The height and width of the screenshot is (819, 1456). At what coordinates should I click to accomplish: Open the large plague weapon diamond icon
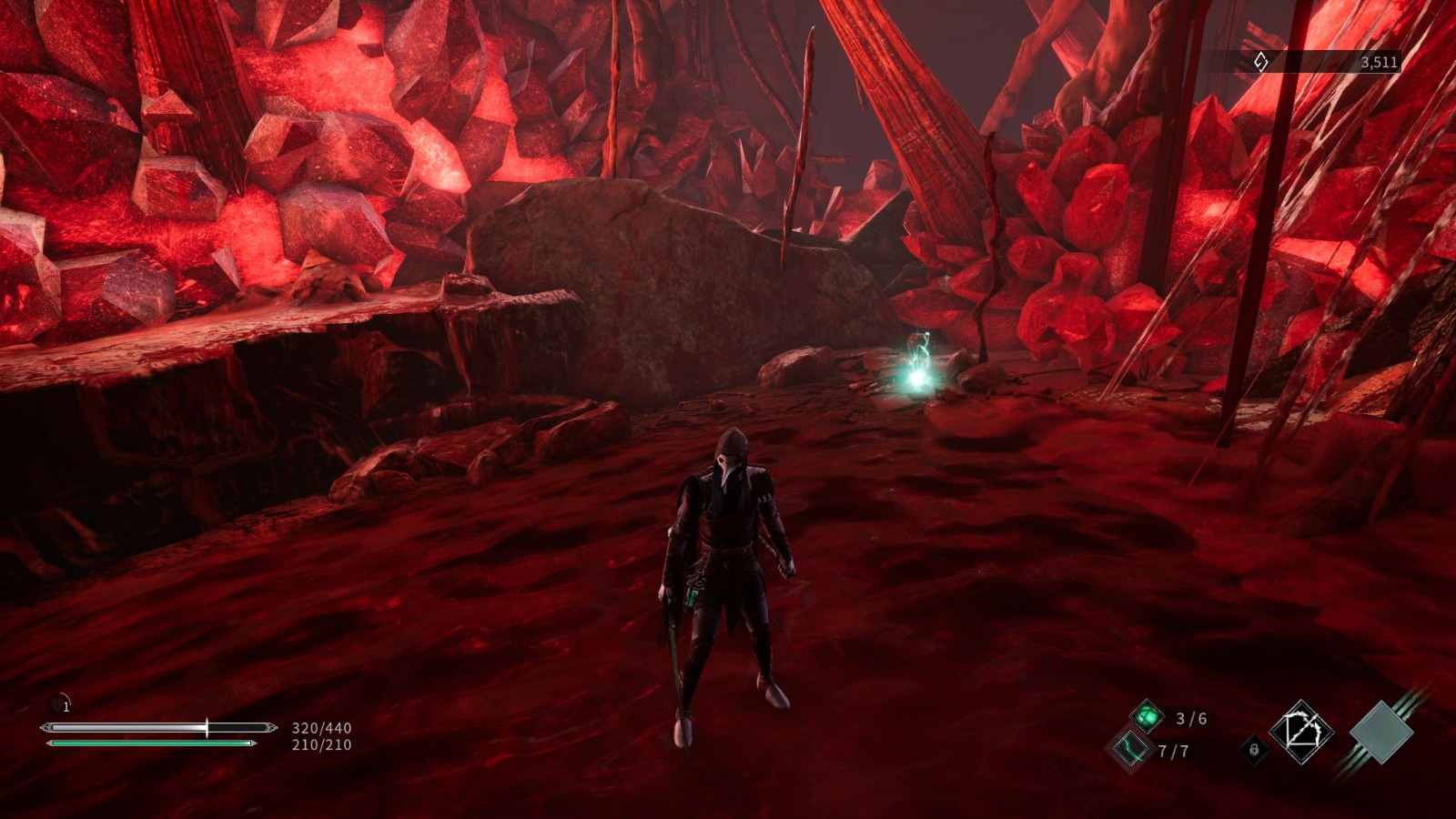1302,732
